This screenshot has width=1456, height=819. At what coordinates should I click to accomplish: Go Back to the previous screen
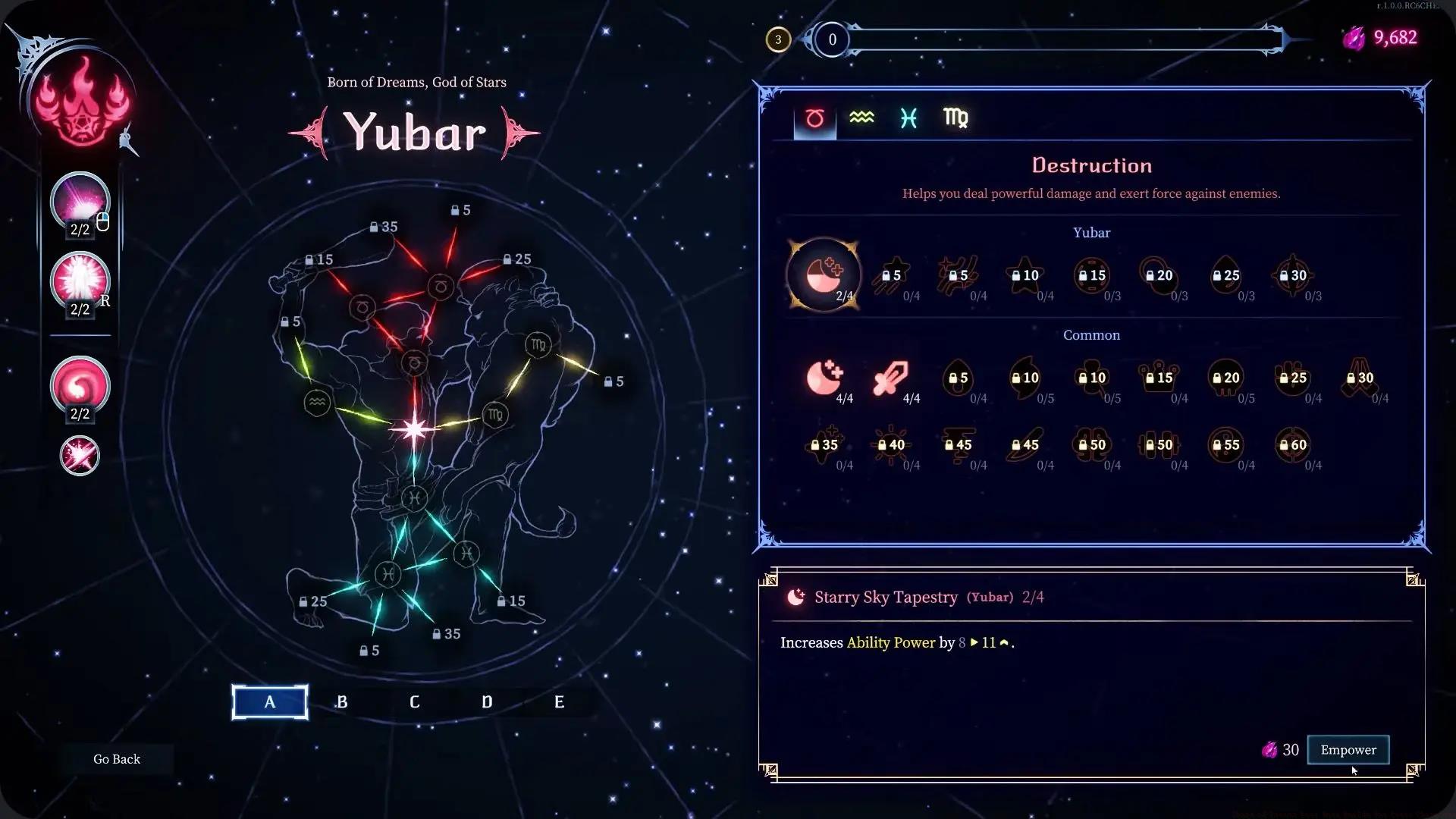(x=117, y=759)
